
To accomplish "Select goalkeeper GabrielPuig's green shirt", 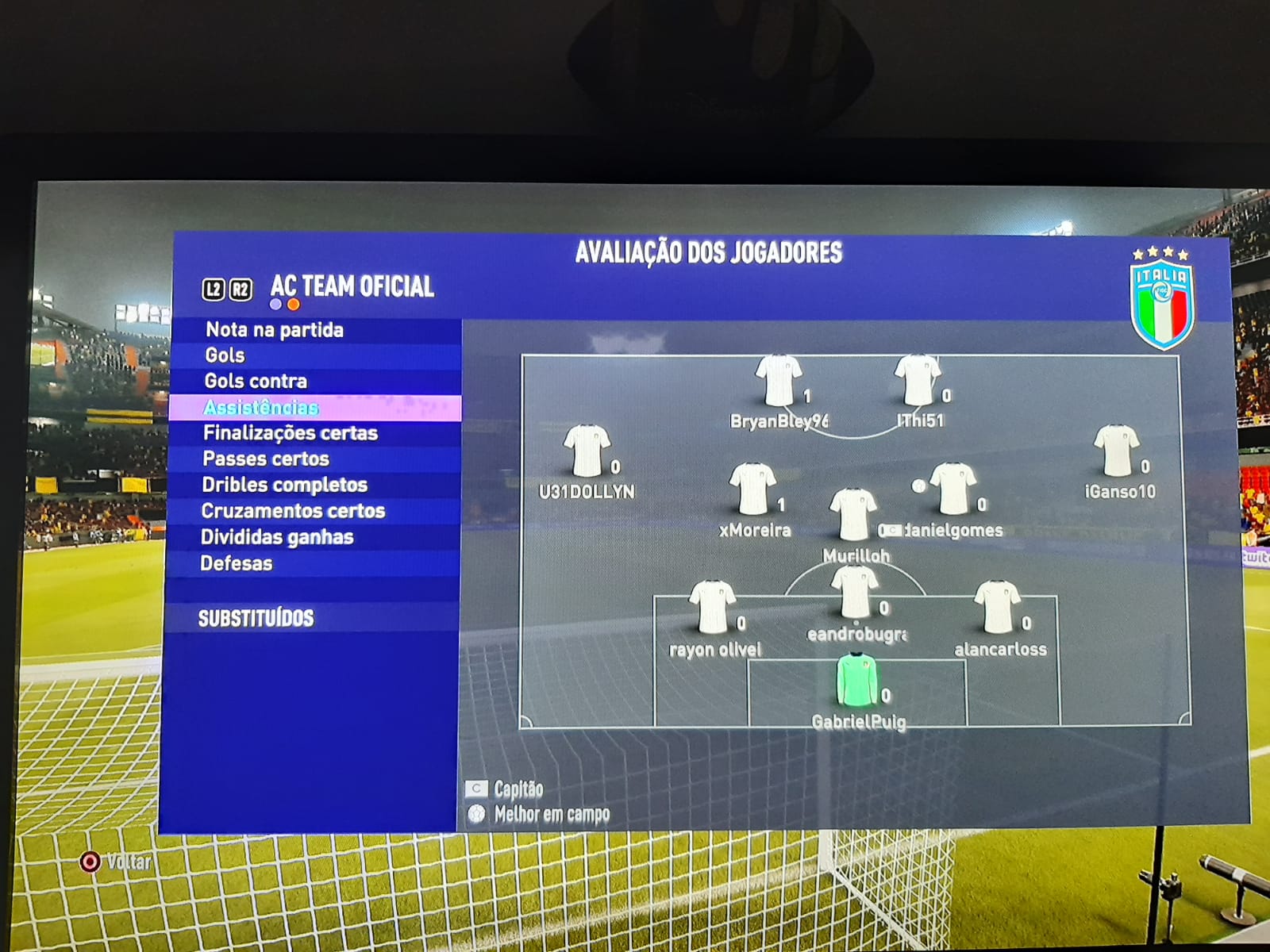I will tap(856, 680).
